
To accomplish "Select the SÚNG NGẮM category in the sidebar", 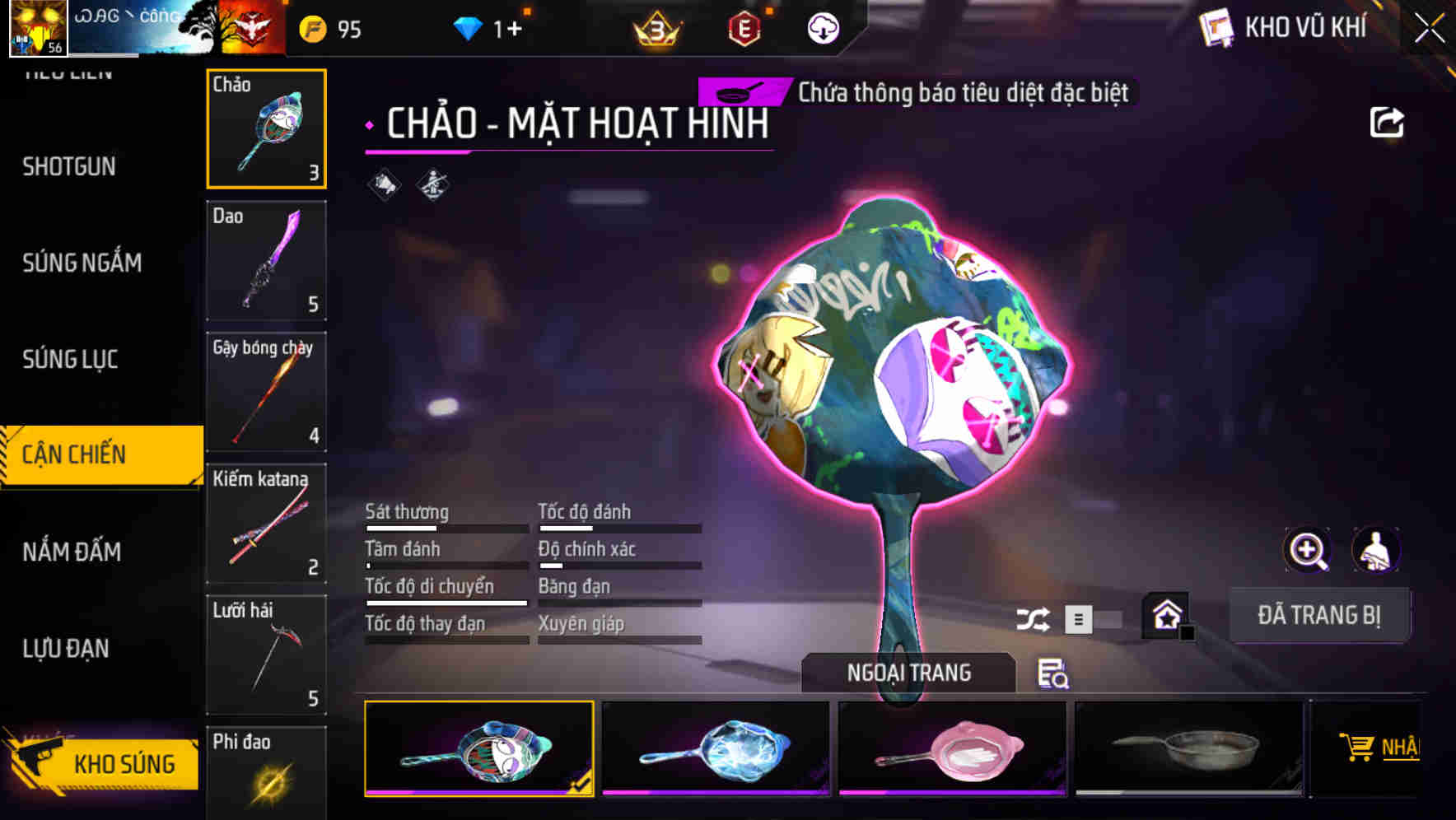I will pos(82,263).
